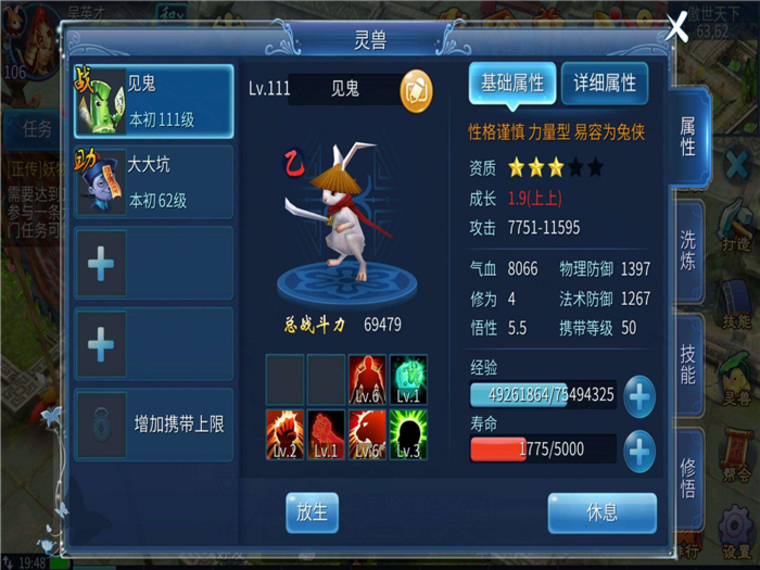
Task: Open the 属性 side tab
Action: tap(689, 137)
